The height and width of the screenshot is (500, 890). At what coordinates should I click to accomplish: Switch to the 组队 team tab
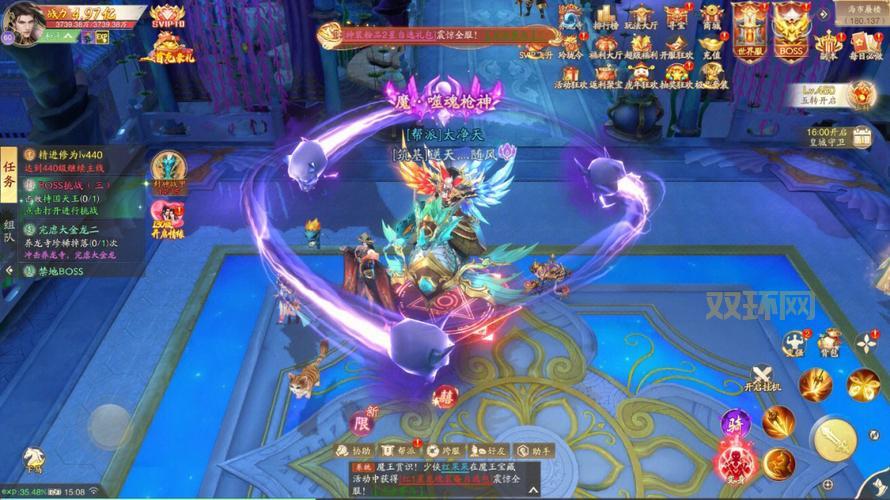9,233
